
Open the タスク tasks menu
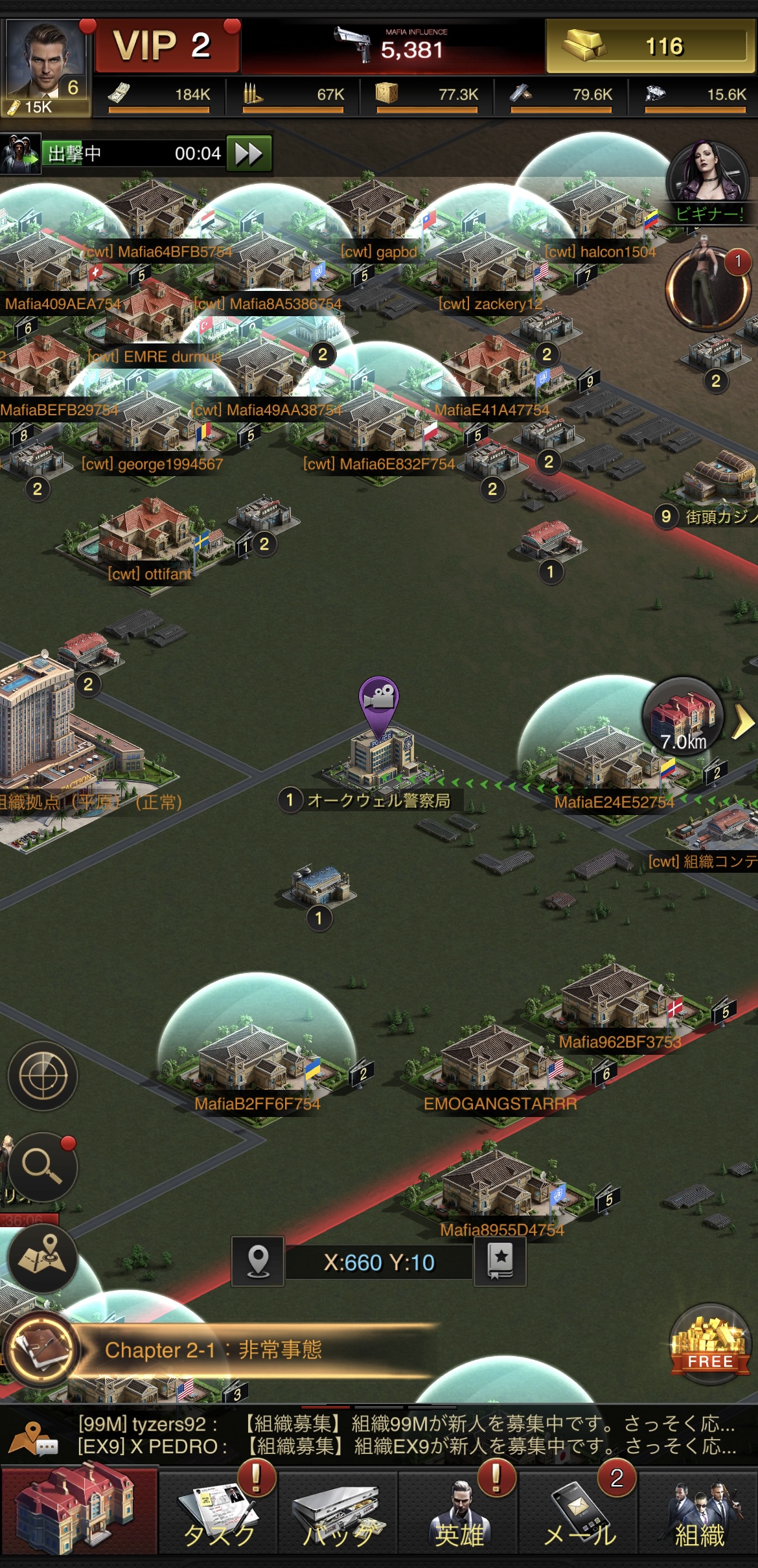219,1513
